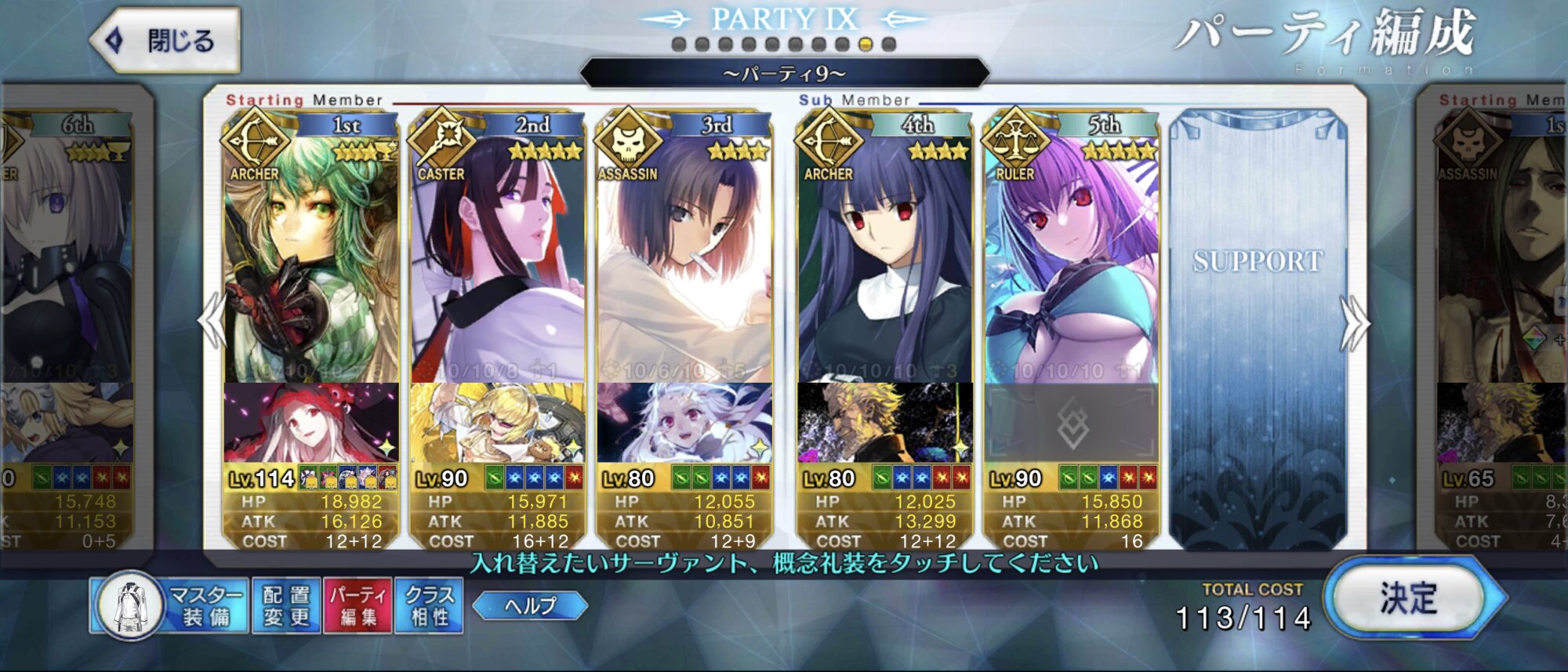Open the ヘルプ help button

click(x=531, y=605)
